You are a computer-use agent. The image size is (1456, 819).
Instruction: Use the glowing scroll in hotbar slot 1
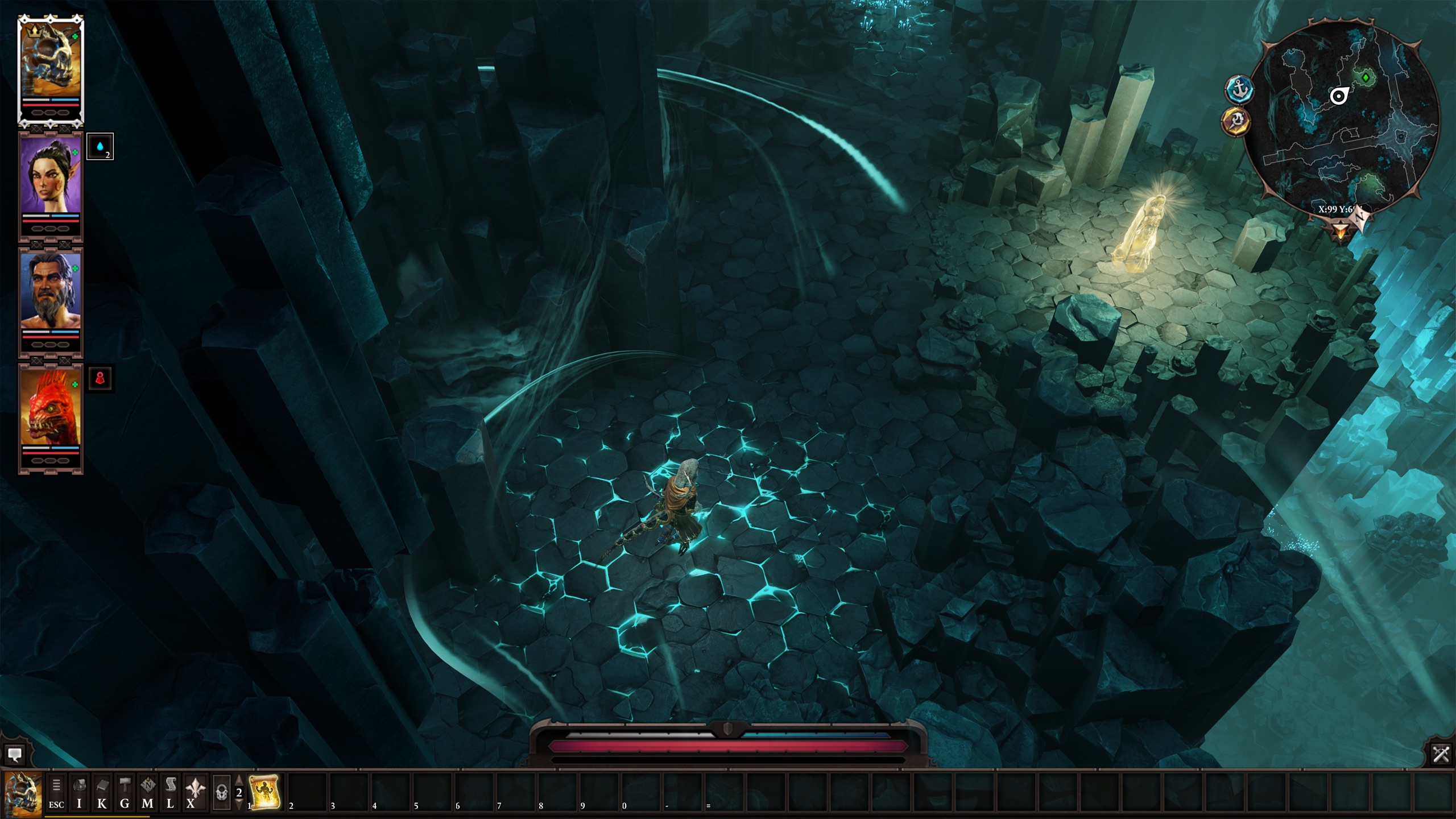click(x=265, y=792)
